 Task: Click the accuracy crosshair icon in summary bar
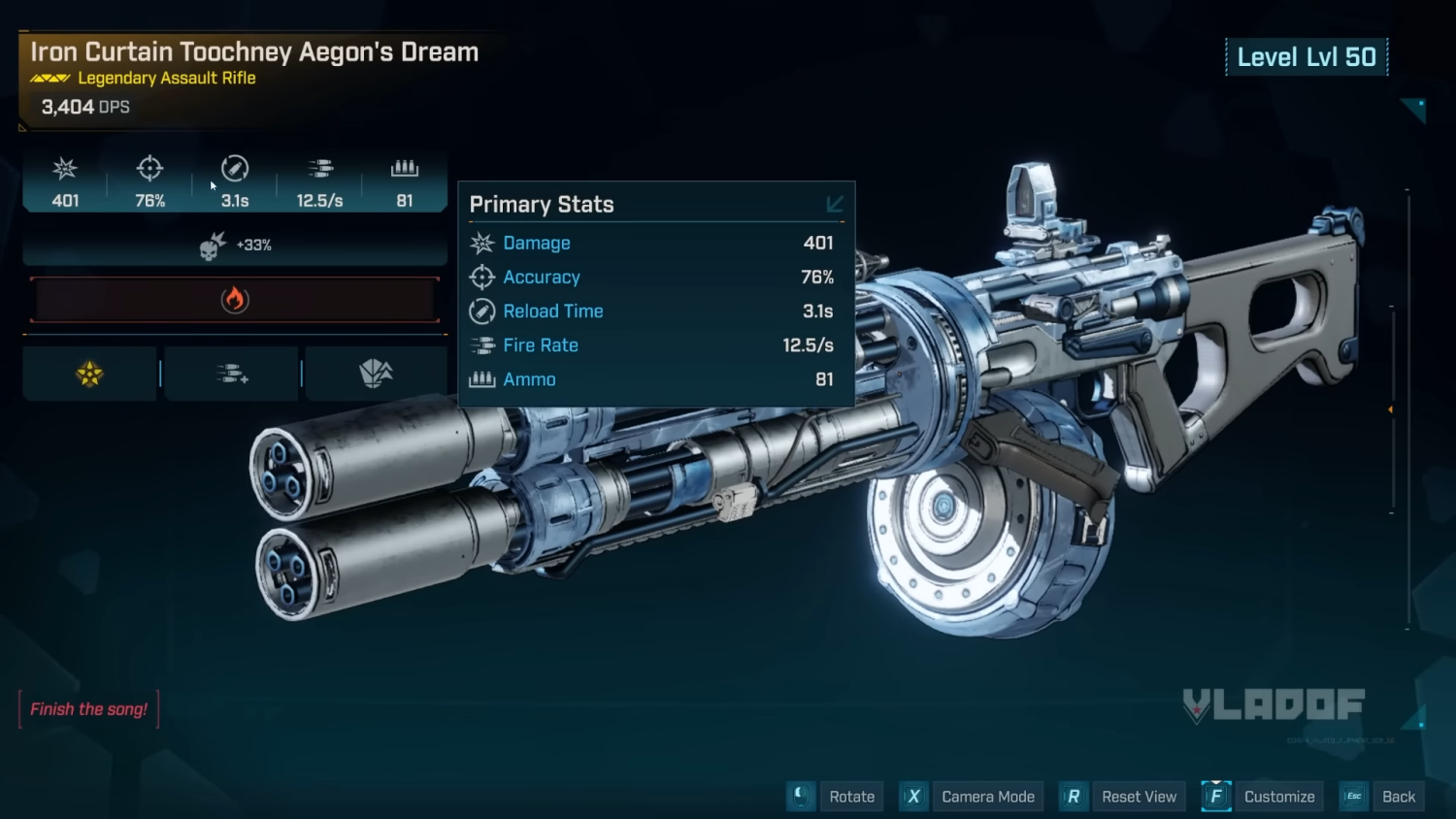pyautogui.click(x=149, y=169)
